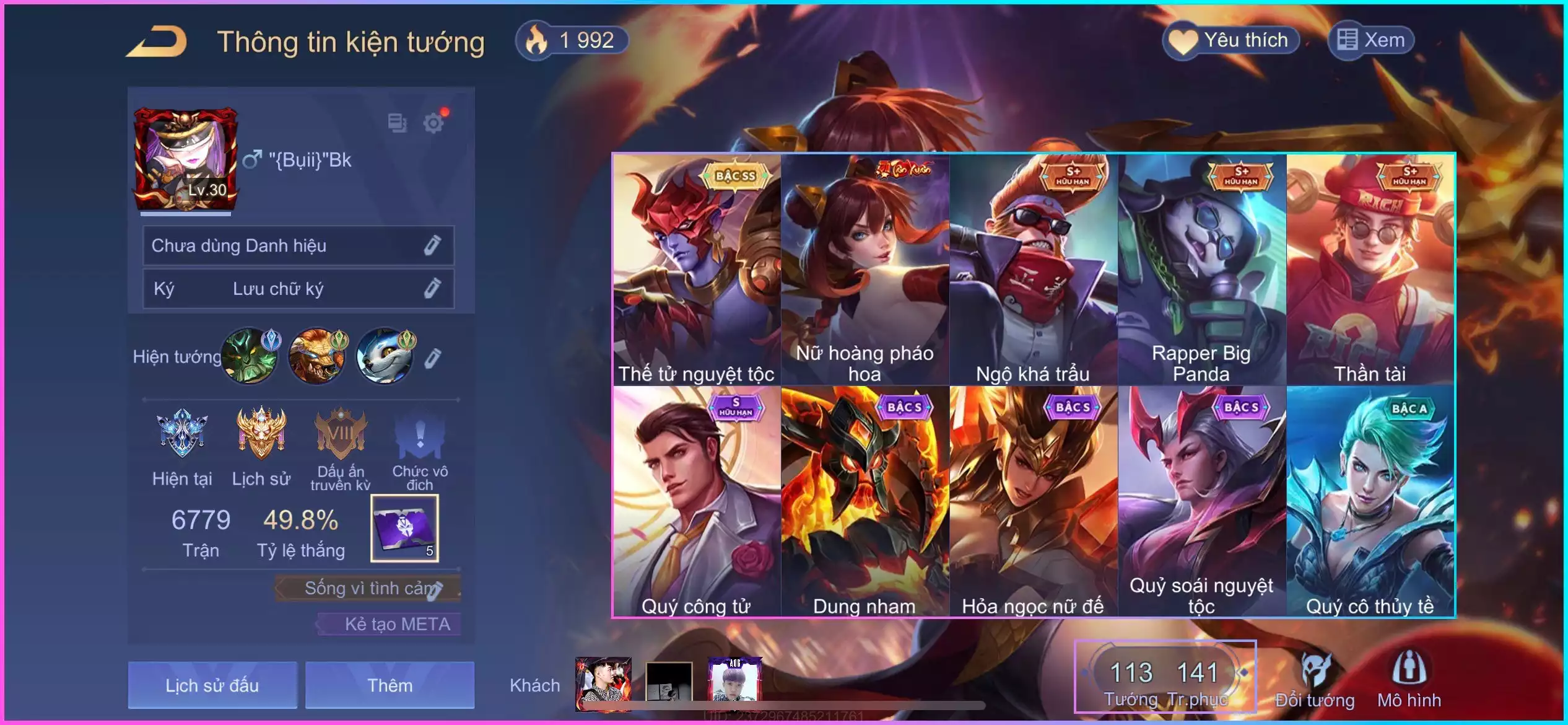Image resolution: width=1568 pixels, height=725 pixels.
Task: View the Hỏa ngọc nữ đế skin card
Action: click(x=1033, y=501)
